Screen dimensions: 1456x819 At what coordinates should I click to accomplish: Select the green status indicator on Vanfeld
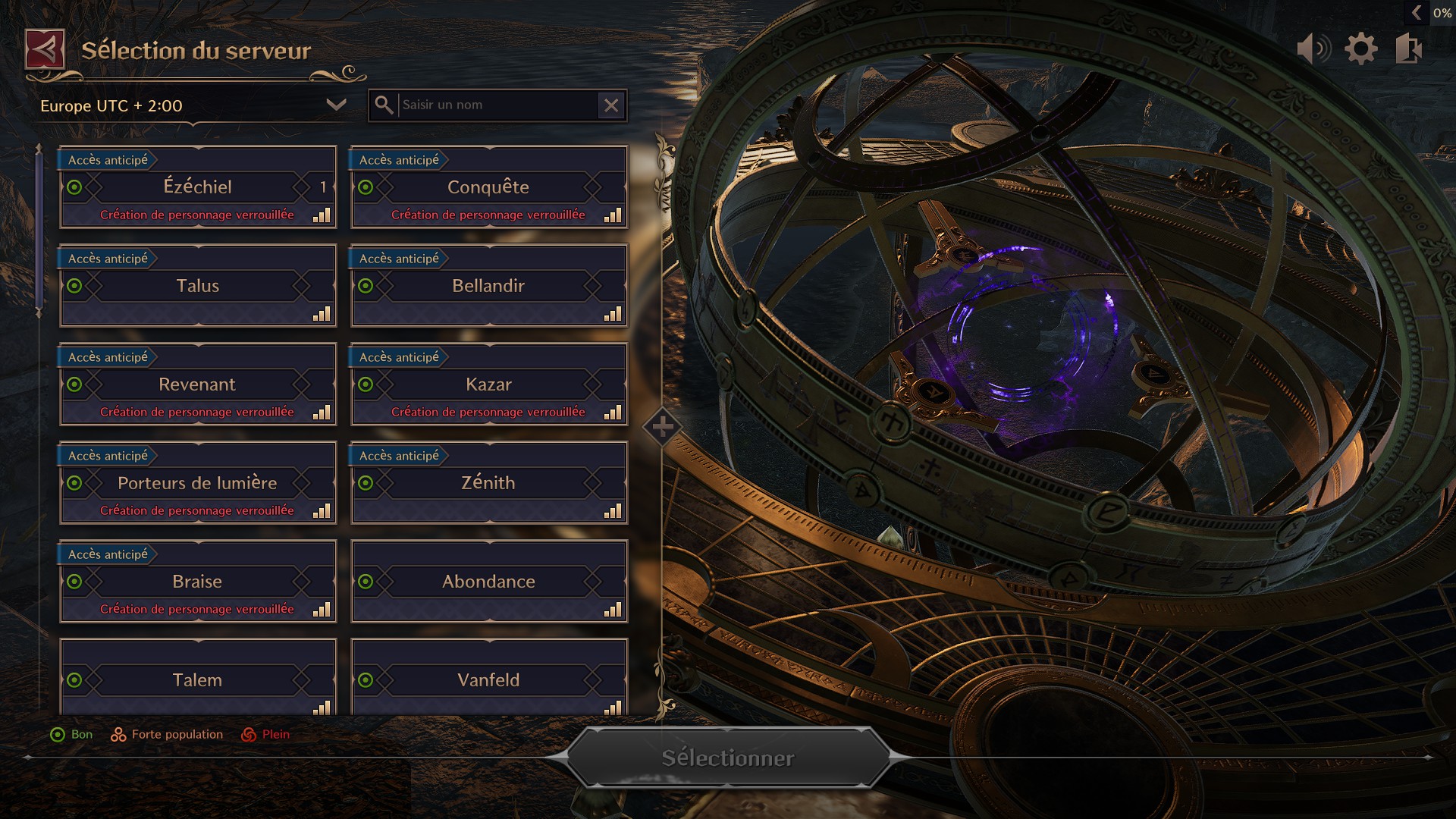(365, 680)
